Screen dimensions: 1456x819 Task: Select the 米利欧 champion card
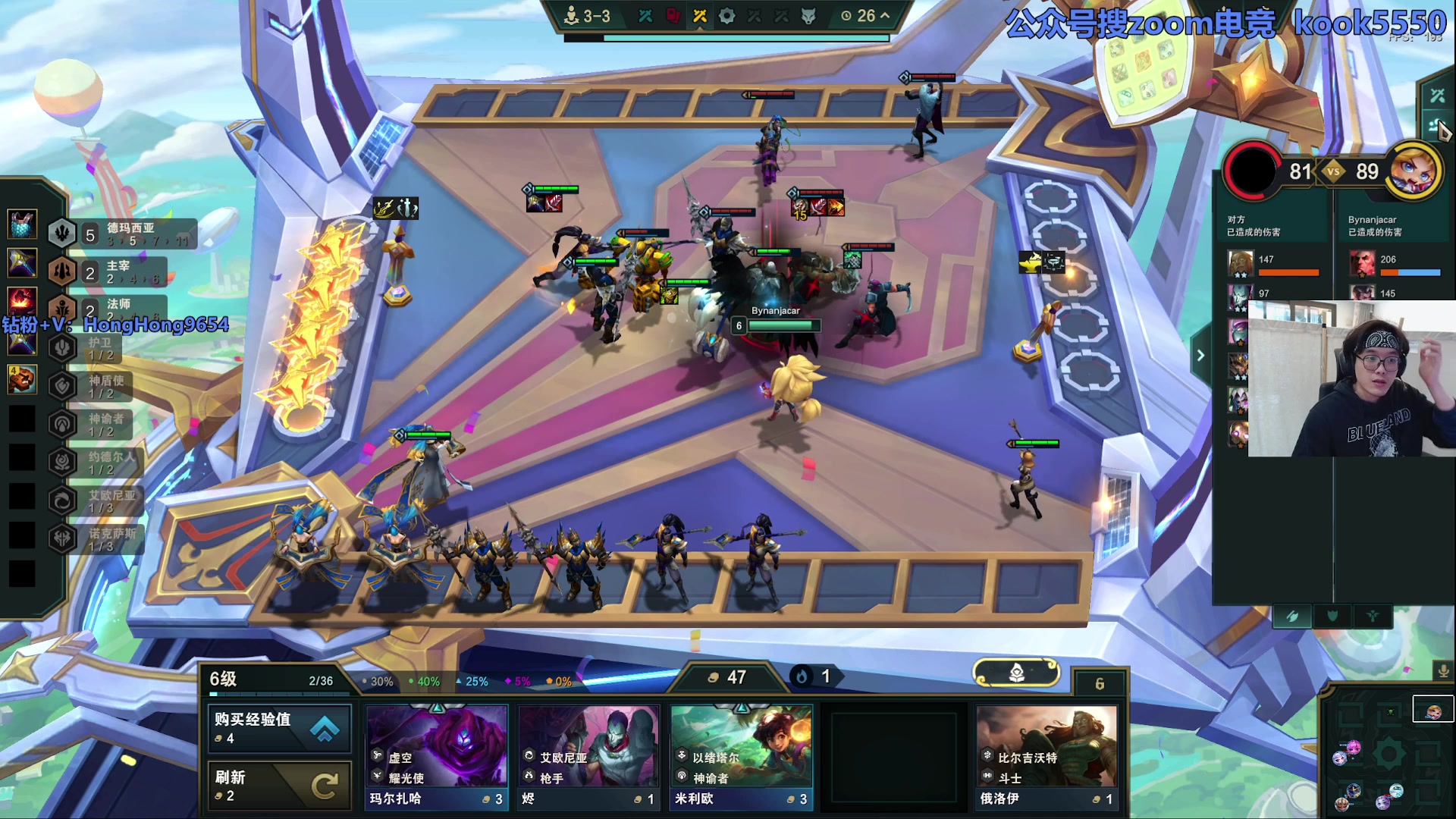click(x=741, y=756)
